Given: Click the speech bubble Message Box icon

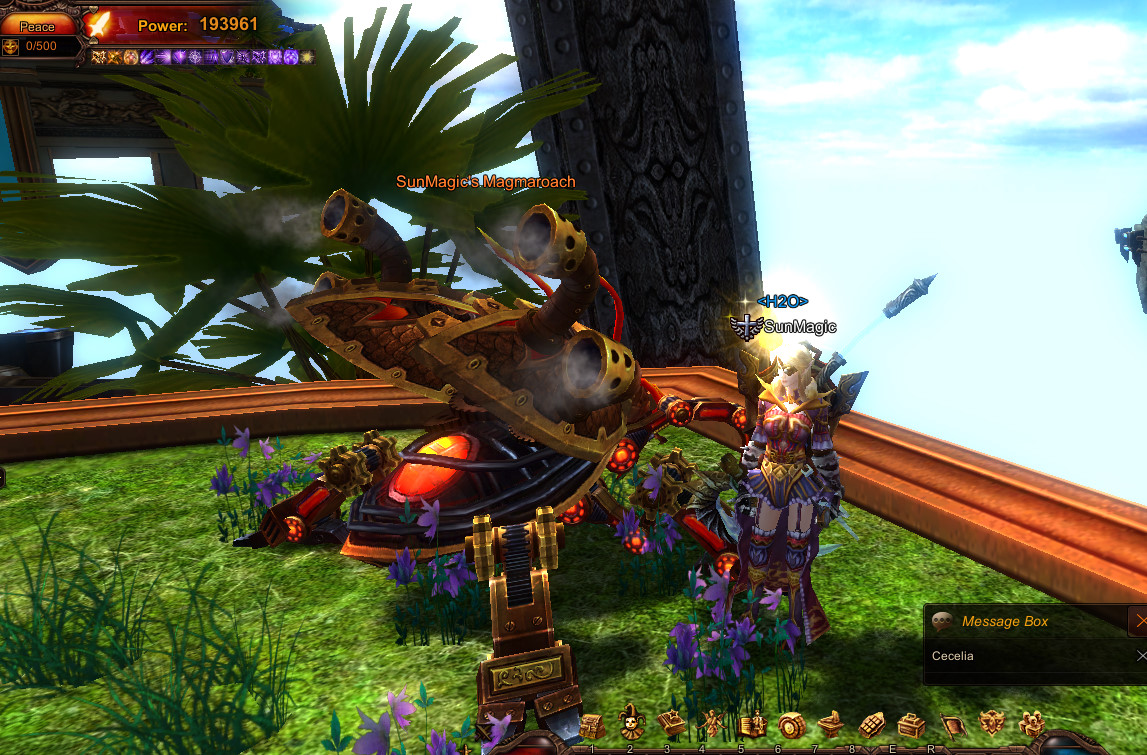Looking at the screenshot, I should (942, 621).
